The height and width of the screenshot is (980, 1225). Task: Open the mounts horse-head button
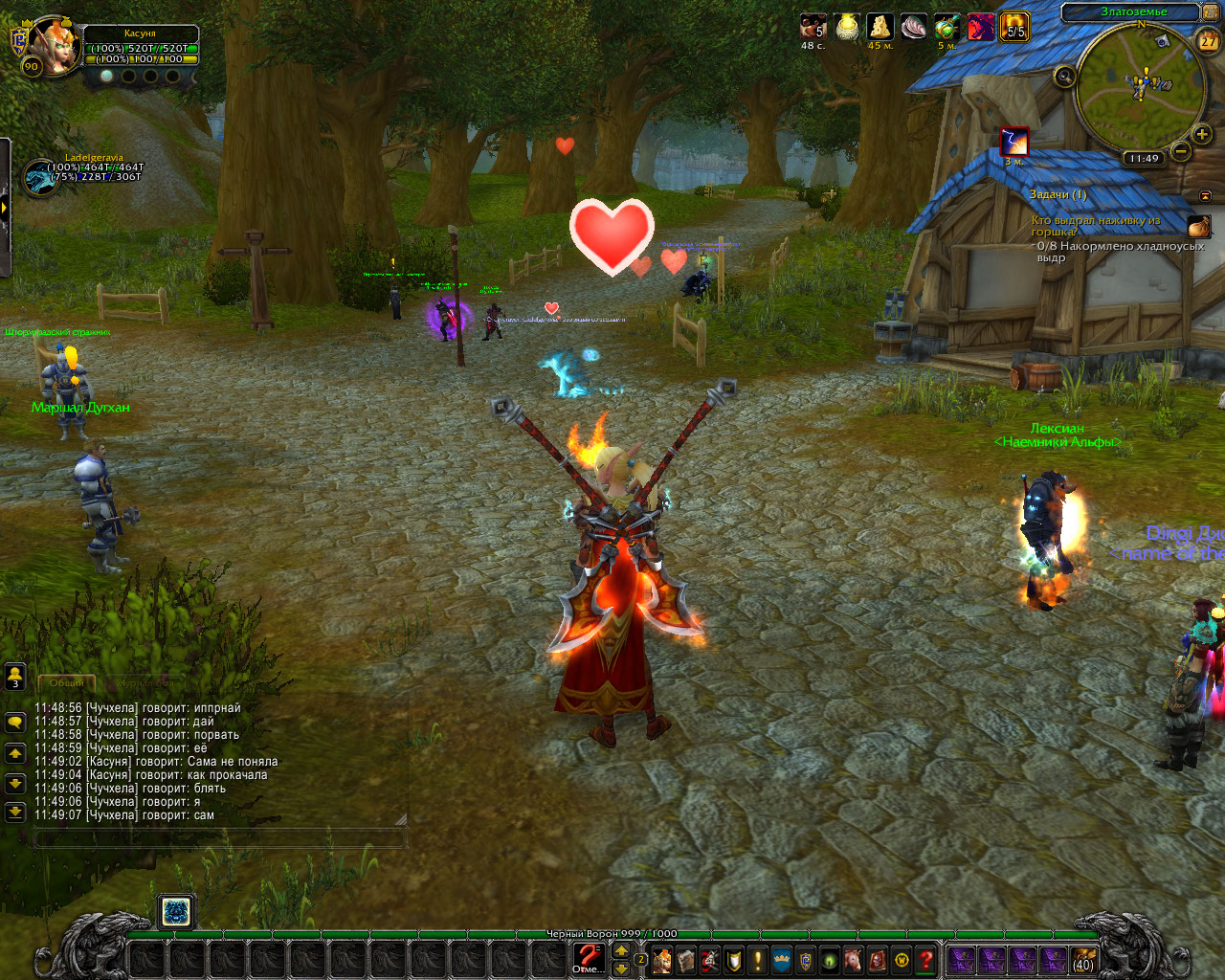pos(854,960)
